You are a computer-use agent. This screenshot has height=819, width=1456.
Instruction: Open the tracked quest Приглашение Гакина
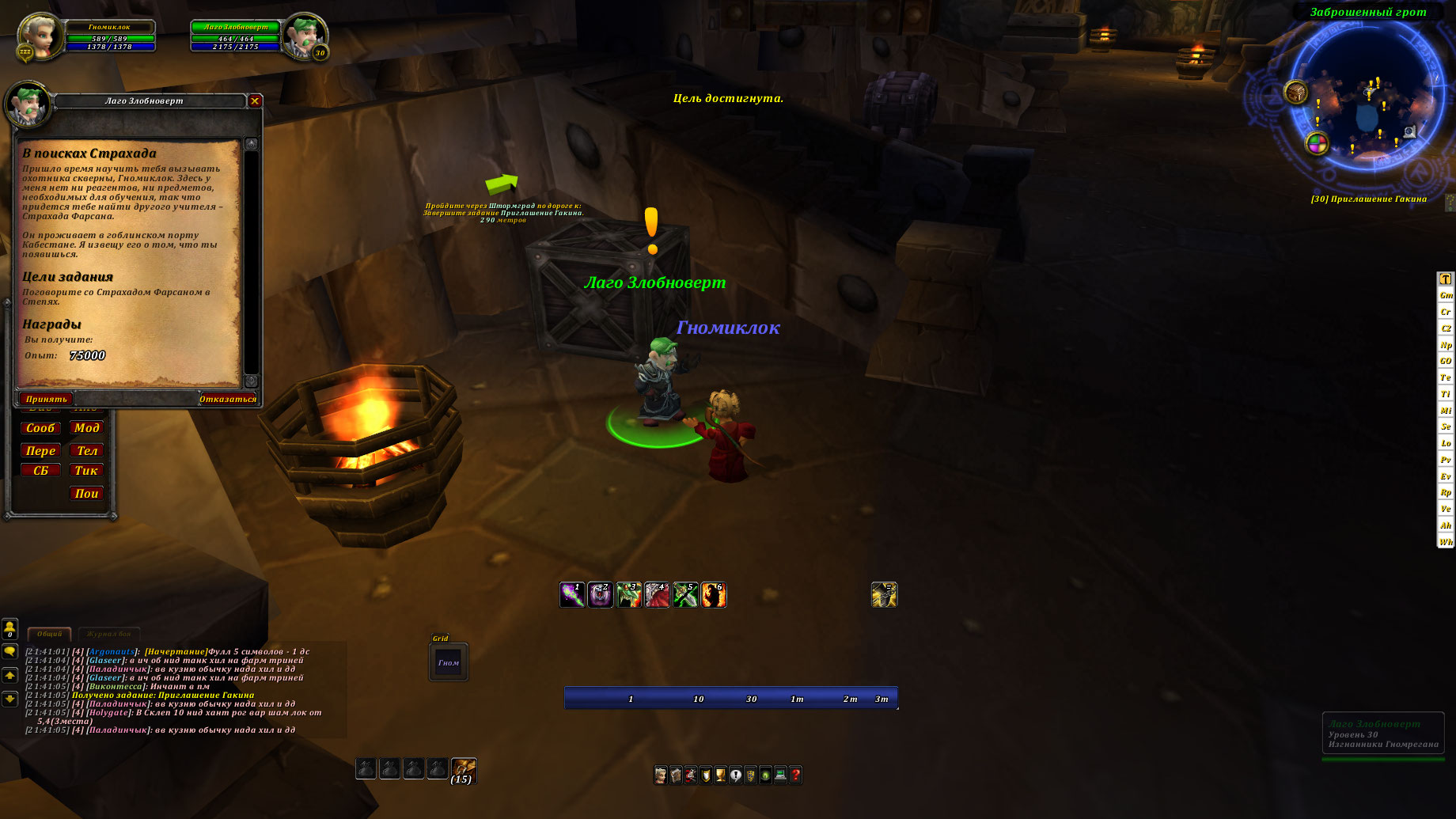point(1369,199)
